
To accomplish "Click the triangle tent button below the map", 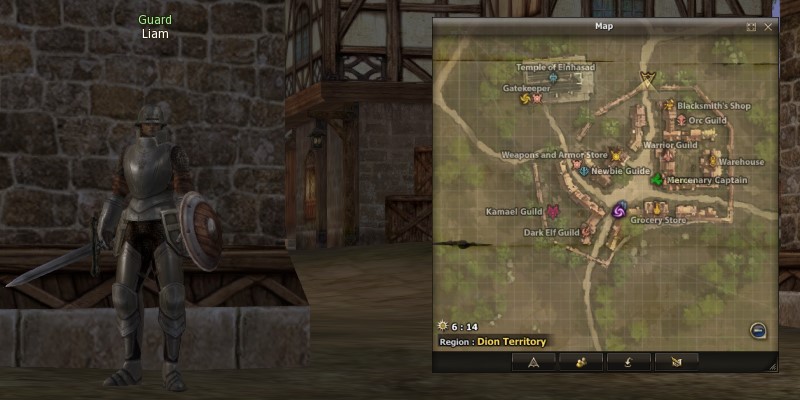I will (534, 361).
